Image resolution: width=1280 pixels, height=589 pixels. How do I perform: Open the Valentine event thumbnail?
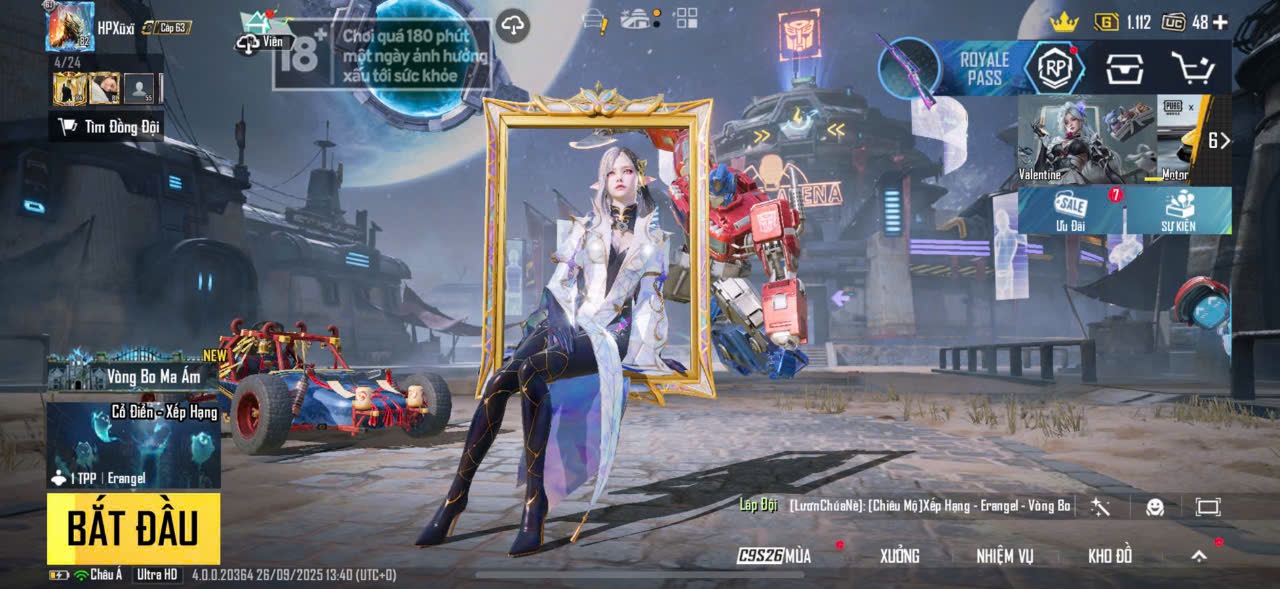tap(1086, 139)
